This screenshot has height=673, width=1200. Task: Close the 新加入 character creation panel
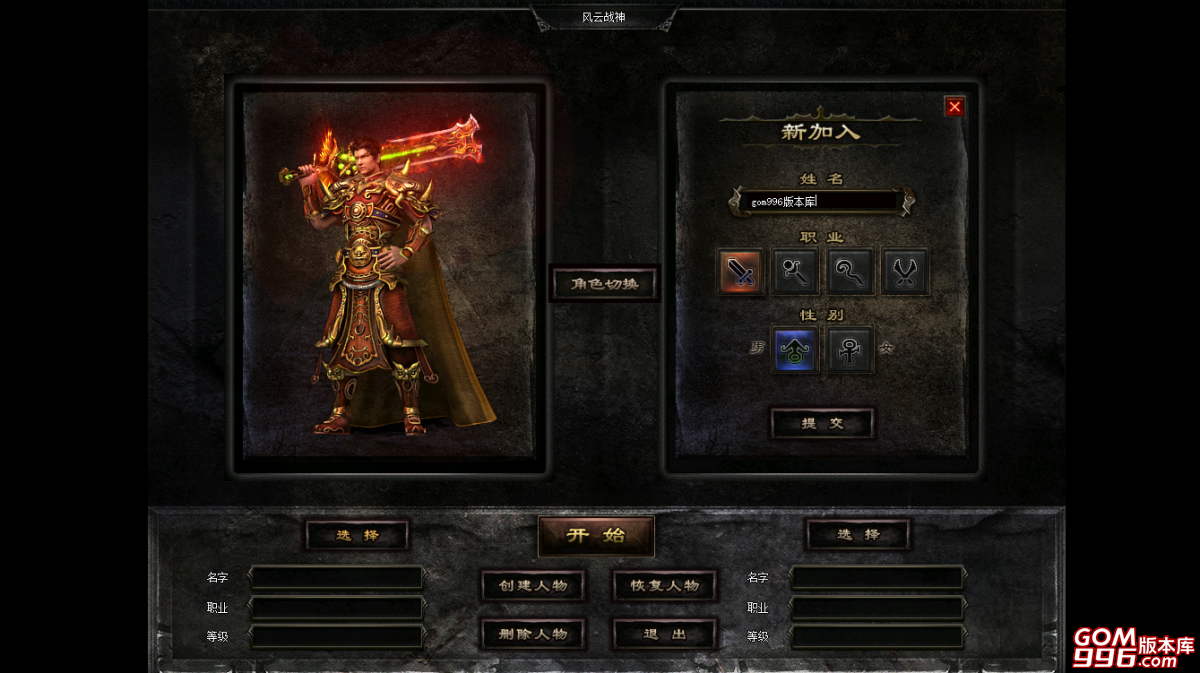pyautogui.click(x=955, y=107)
